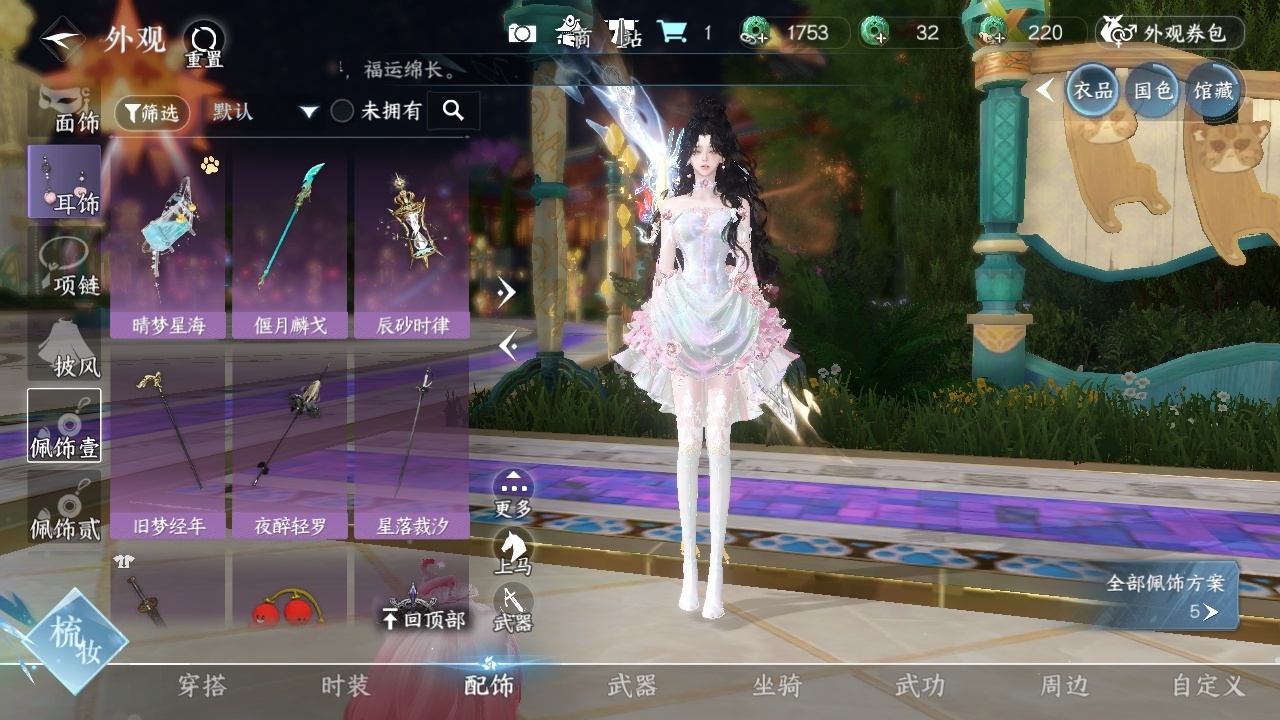The height and width of the screenshot is (720, 1280).
Task: Take a screenshot with the camera icon
Action: pos(522,33)
